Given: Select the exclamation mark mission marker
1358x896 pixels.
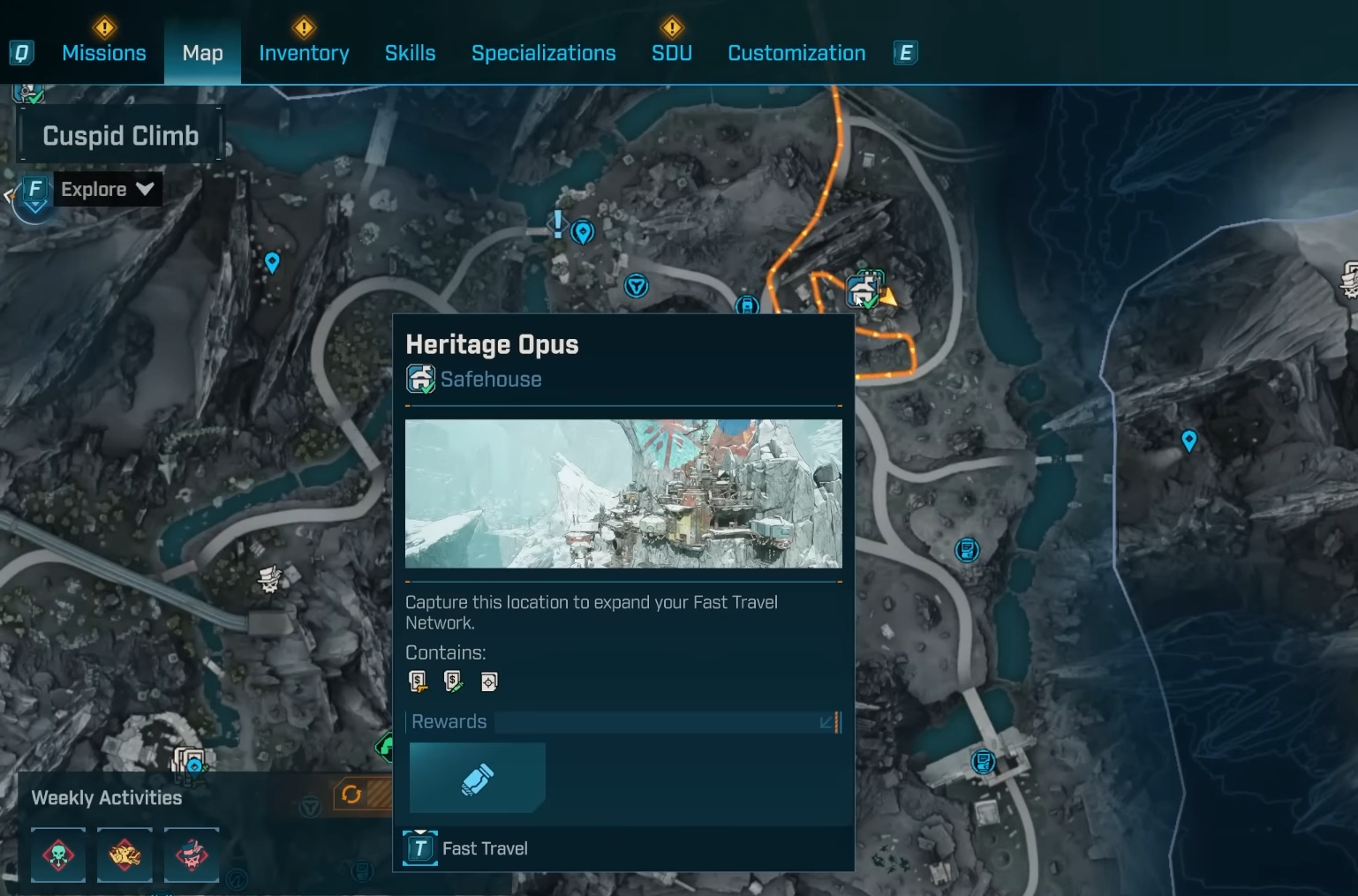Looking at the screenshot, I should click(x=558, y=224).
